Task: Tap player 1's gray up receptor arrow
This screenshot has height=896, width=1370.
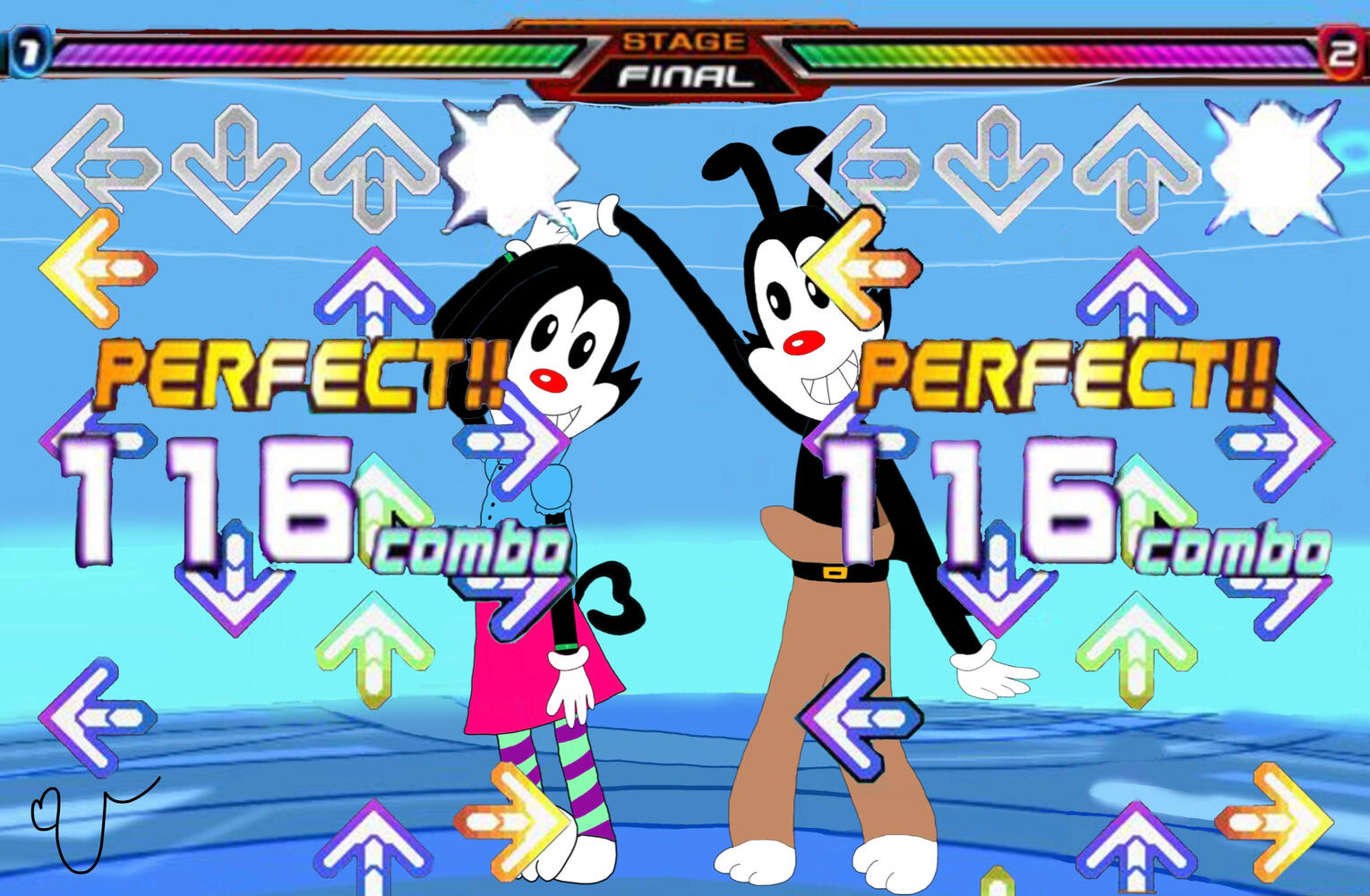Action: pyautogui.click(x=372, y=167)
